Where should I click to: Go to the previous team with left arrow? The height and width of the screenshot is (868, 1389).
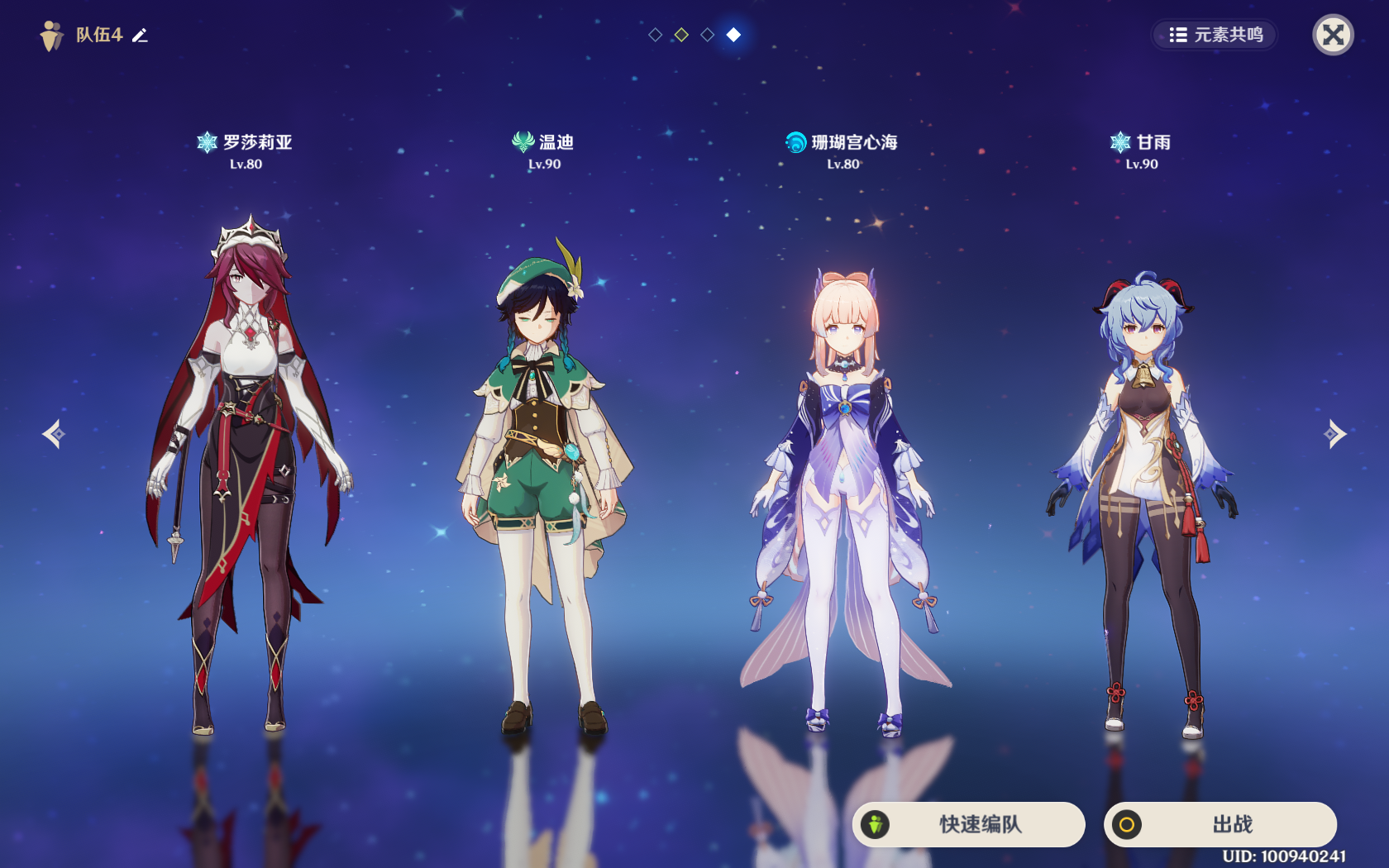55,434
